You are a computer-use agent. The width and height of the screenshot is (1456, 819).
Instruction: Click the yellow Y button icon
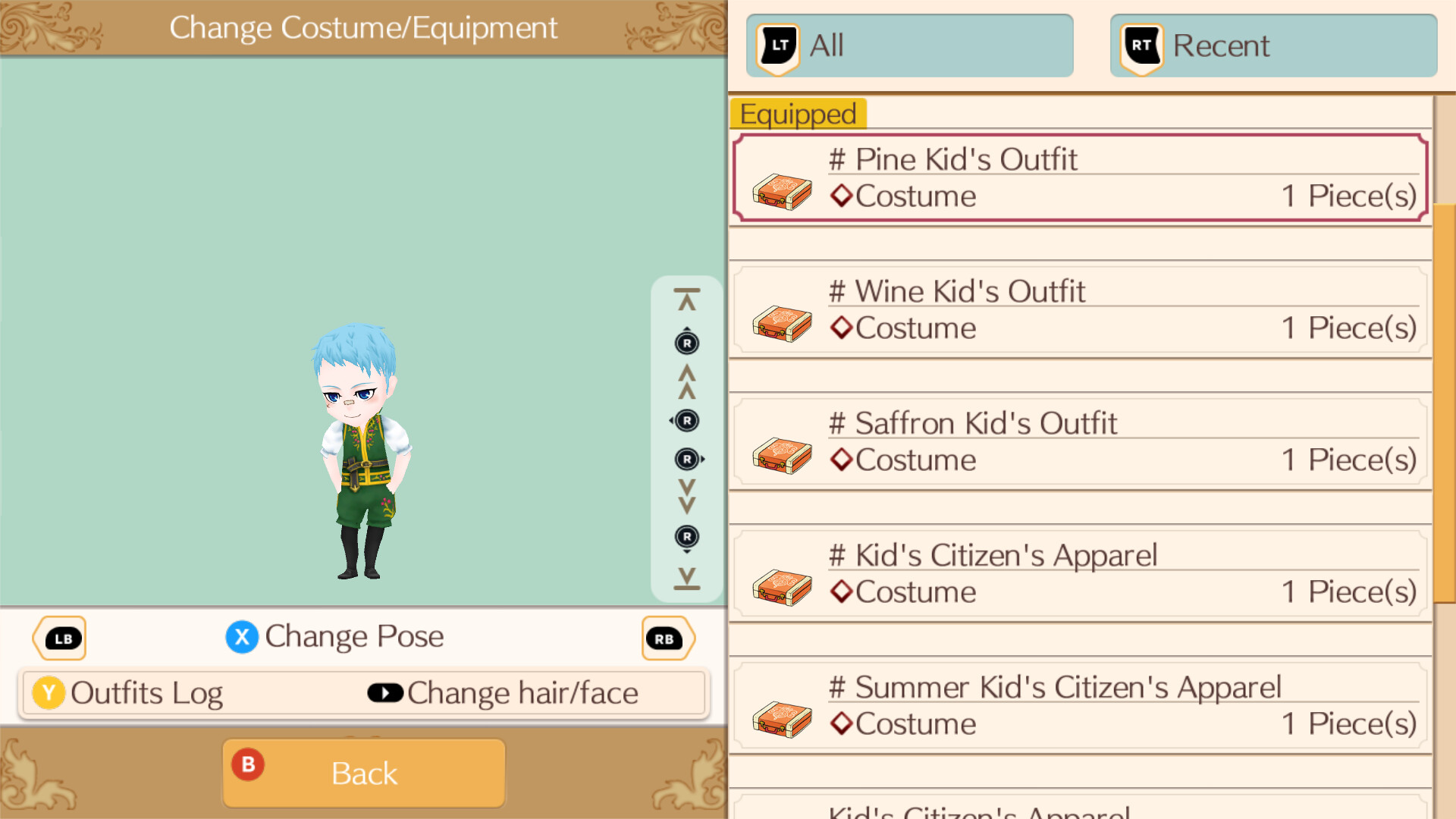[48, 692]
